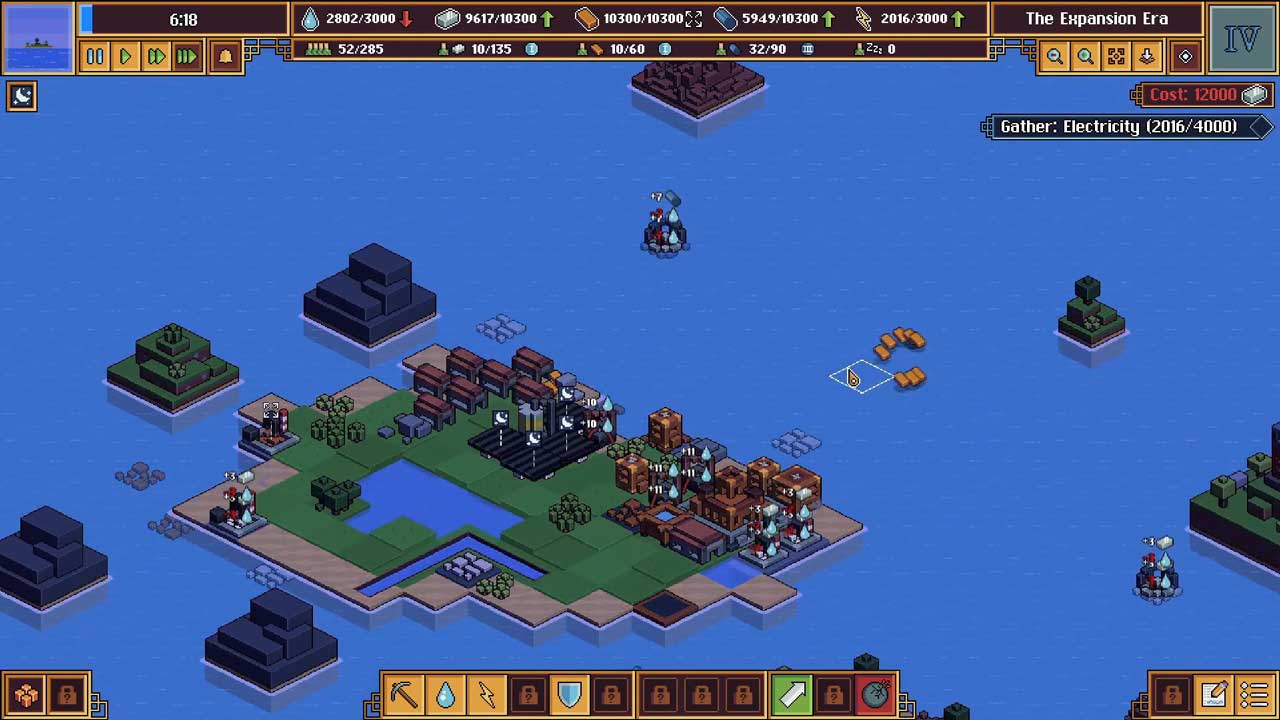Set game to normal play speed
Image resolution: width=1280 pixels, height=720 pixels.
(x=125, y=57)
